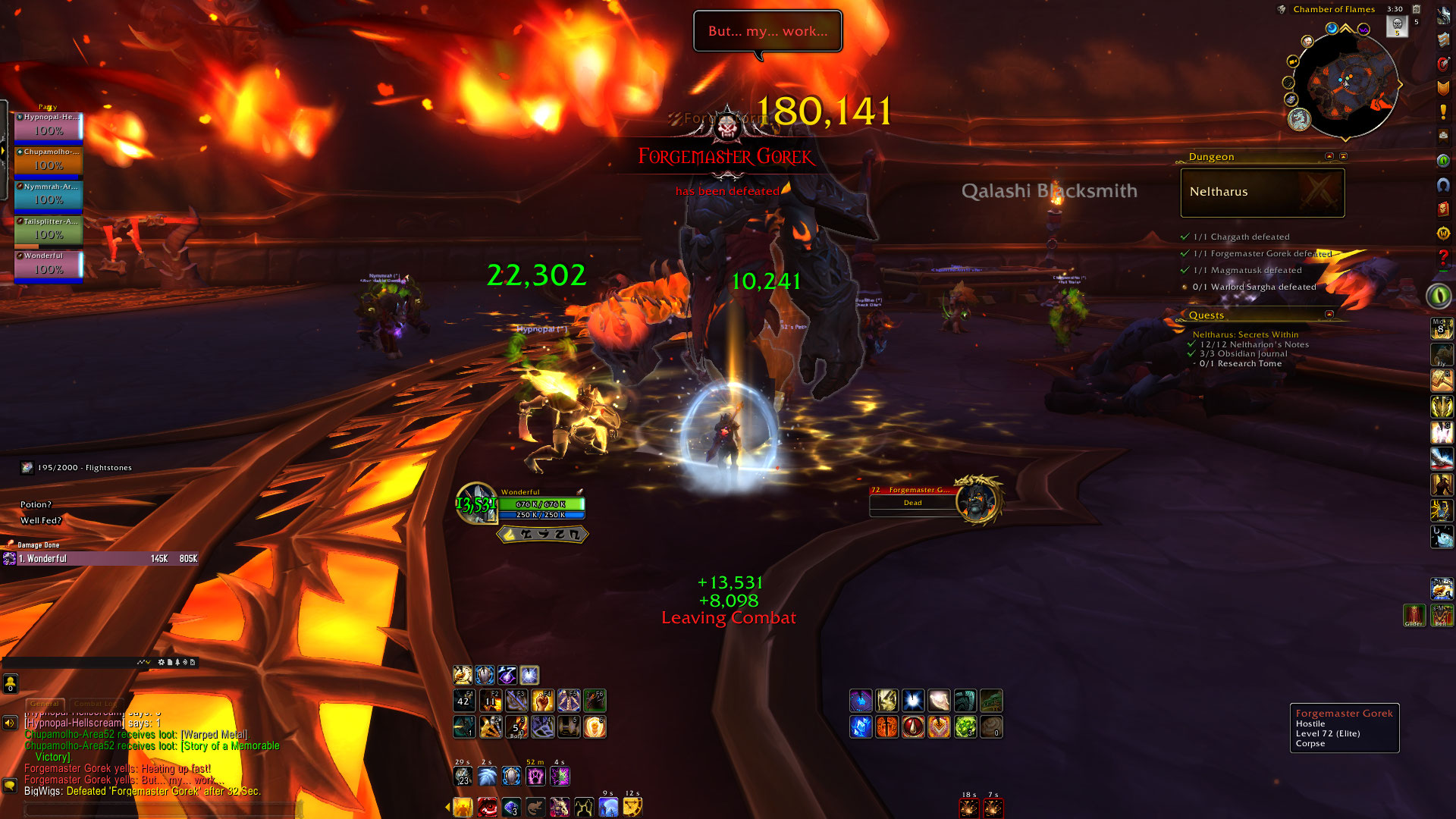Screen dimensions: 1456x819
Task: Select Tailsplitter's party frame
Action: (49, 231)
